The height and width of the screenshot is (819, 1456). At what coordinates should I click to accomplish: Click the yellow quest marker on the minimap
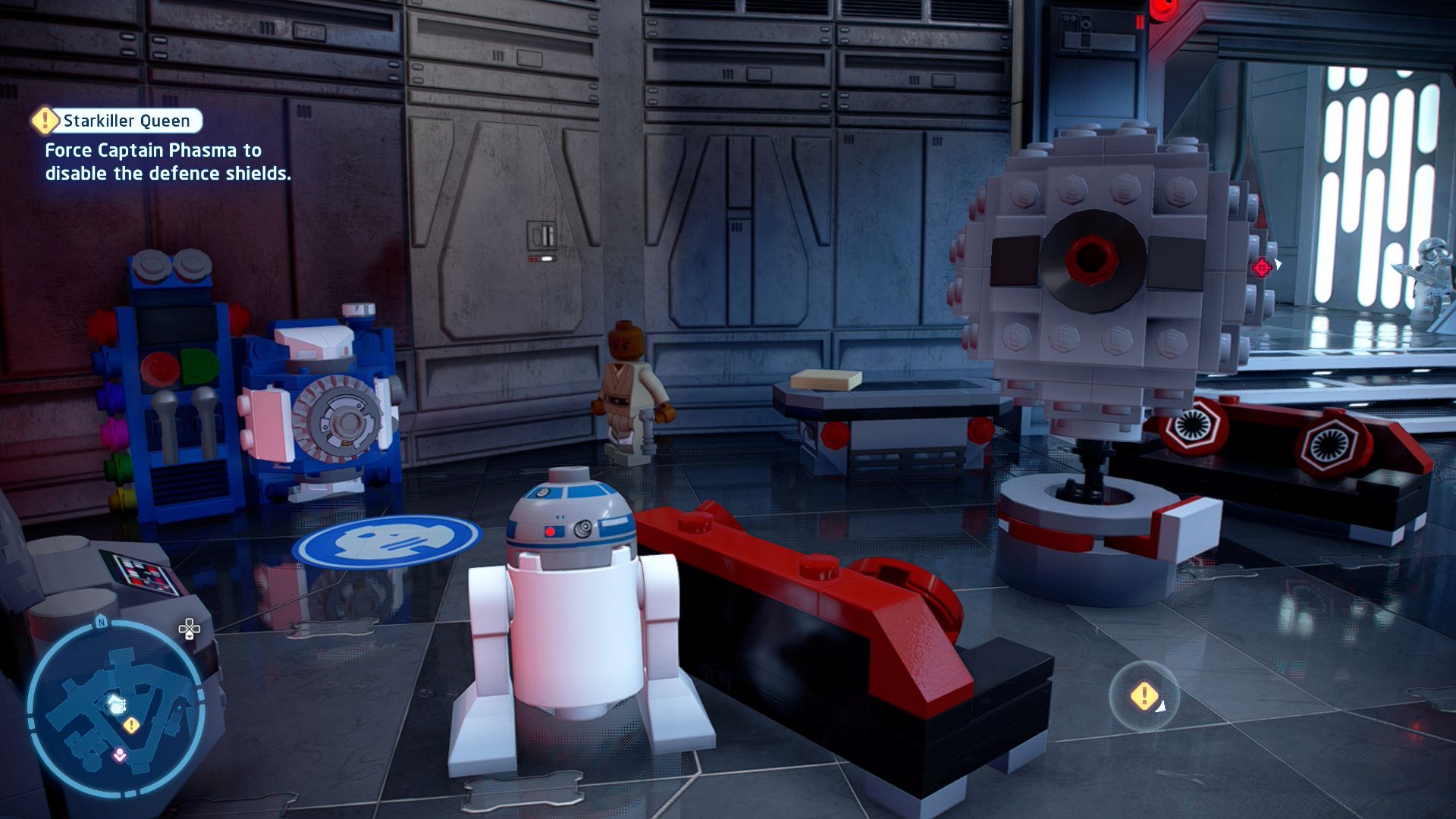pos(131,726)
